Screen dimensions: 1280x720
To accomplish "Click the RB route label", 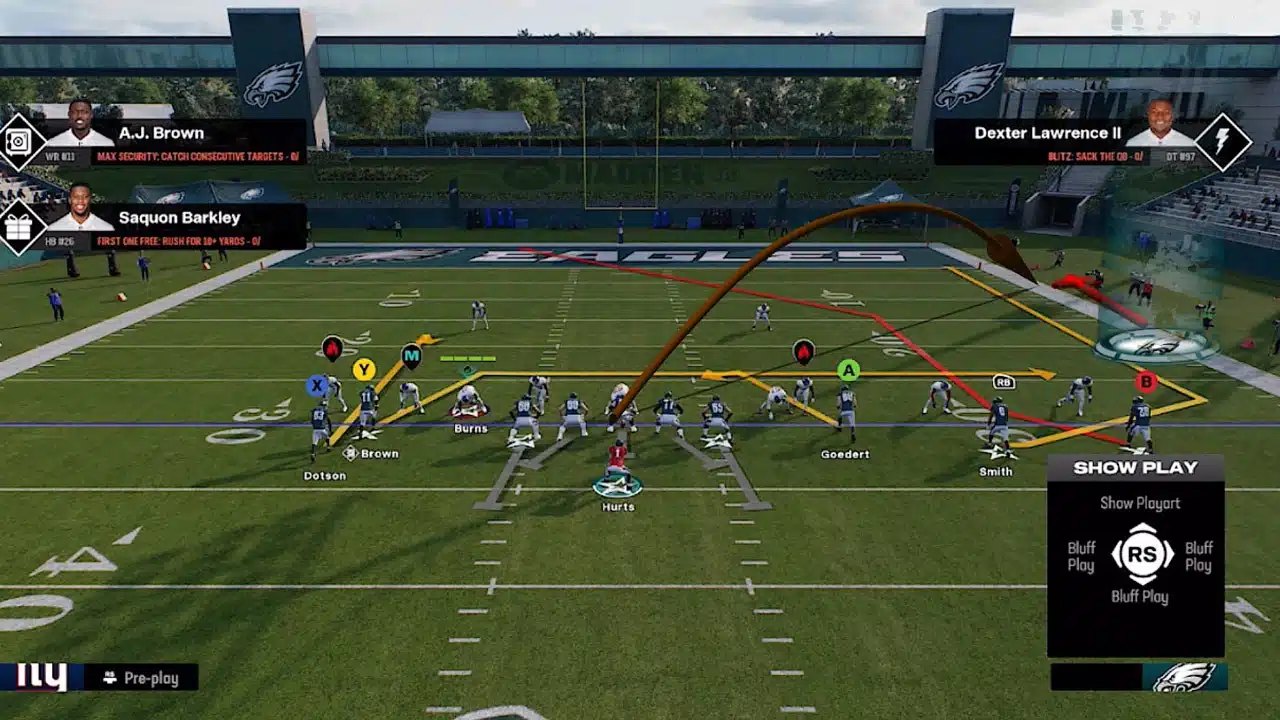I will click(x=1004, y=381).
